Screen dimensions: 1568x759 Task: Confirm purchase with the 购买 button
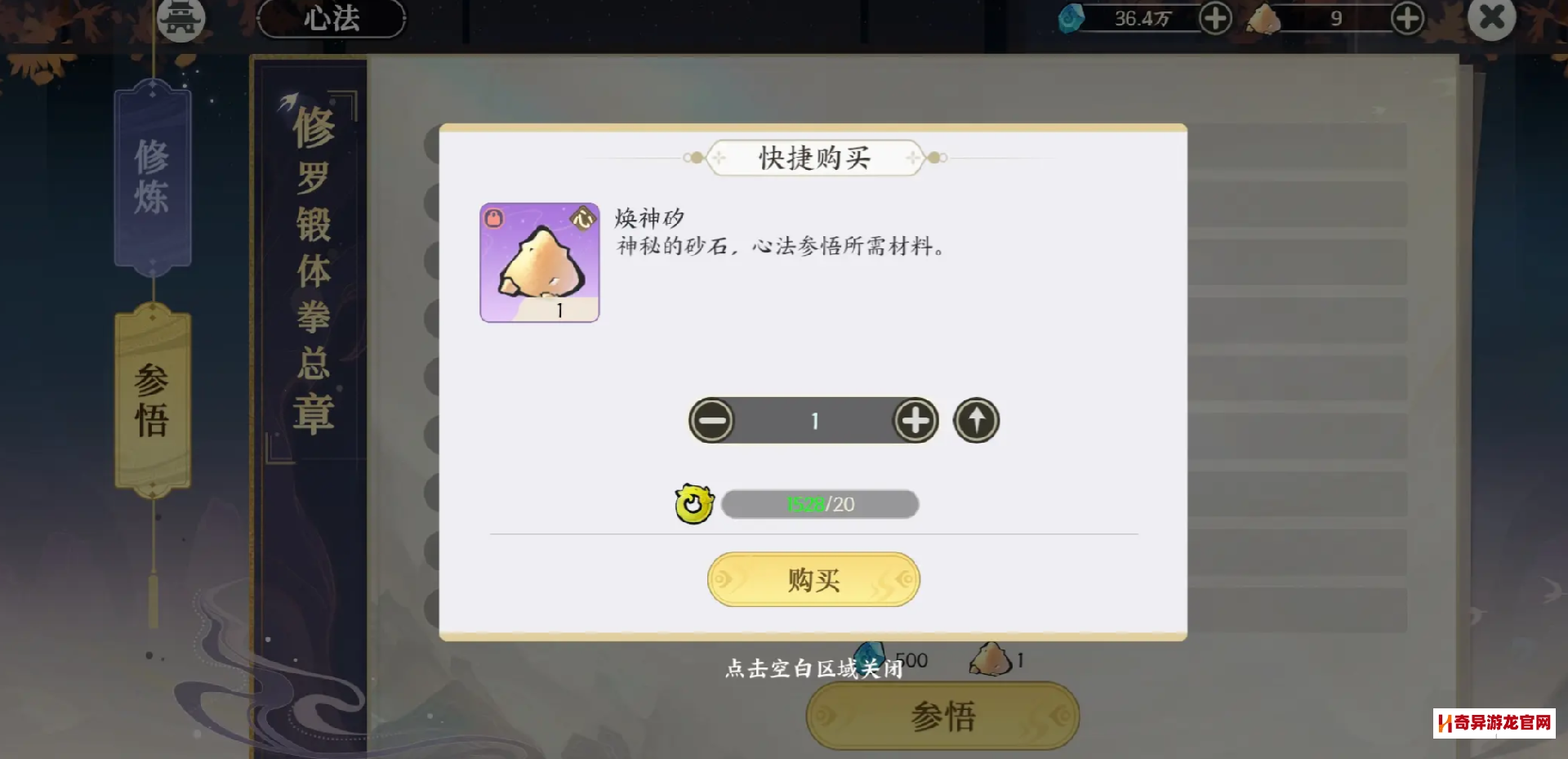pos(813,579)
